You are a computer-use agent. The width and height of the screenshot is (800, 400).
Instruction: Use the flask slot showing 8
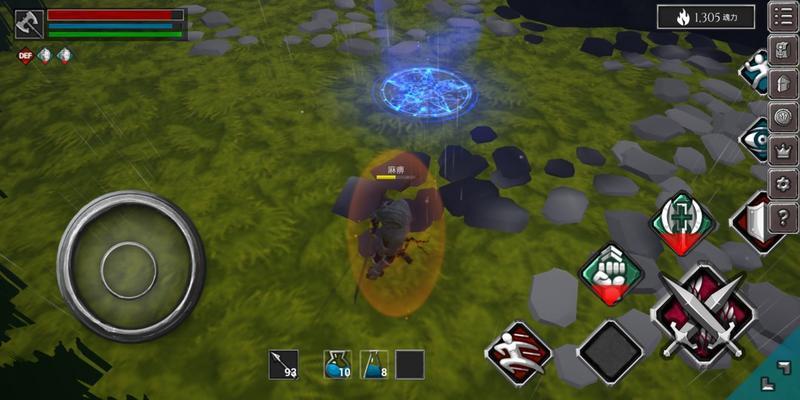tap(374, 365)
